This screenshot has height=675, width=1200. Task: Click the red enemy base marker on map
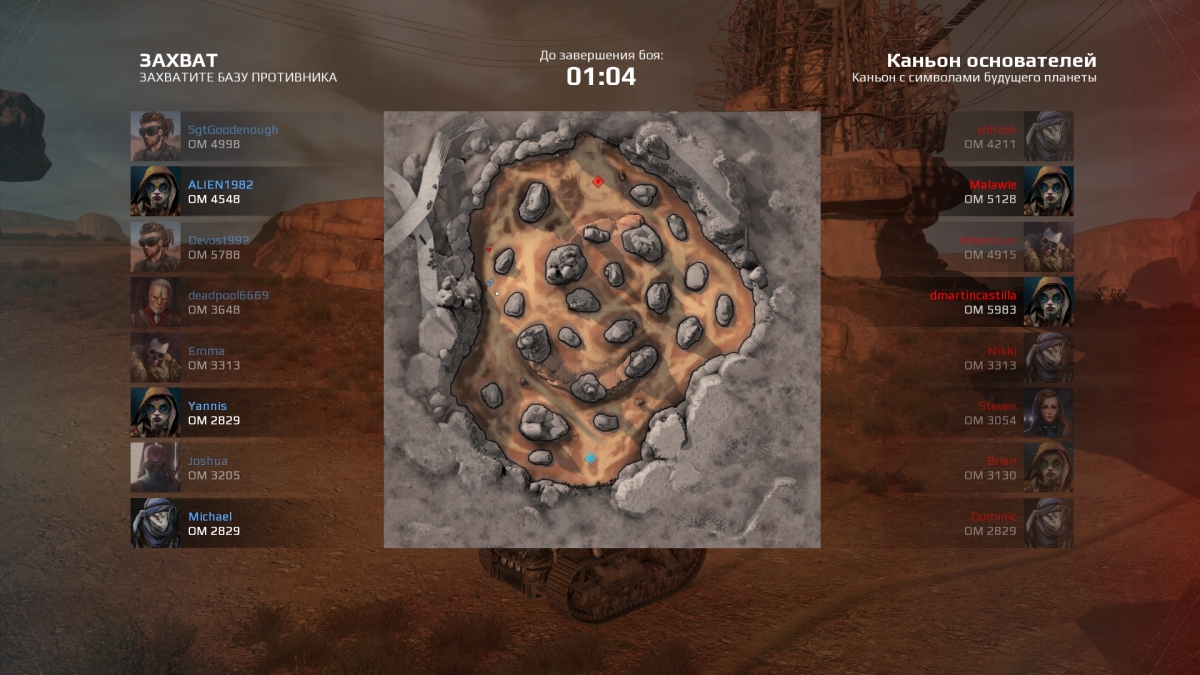(x=597, y=182)
